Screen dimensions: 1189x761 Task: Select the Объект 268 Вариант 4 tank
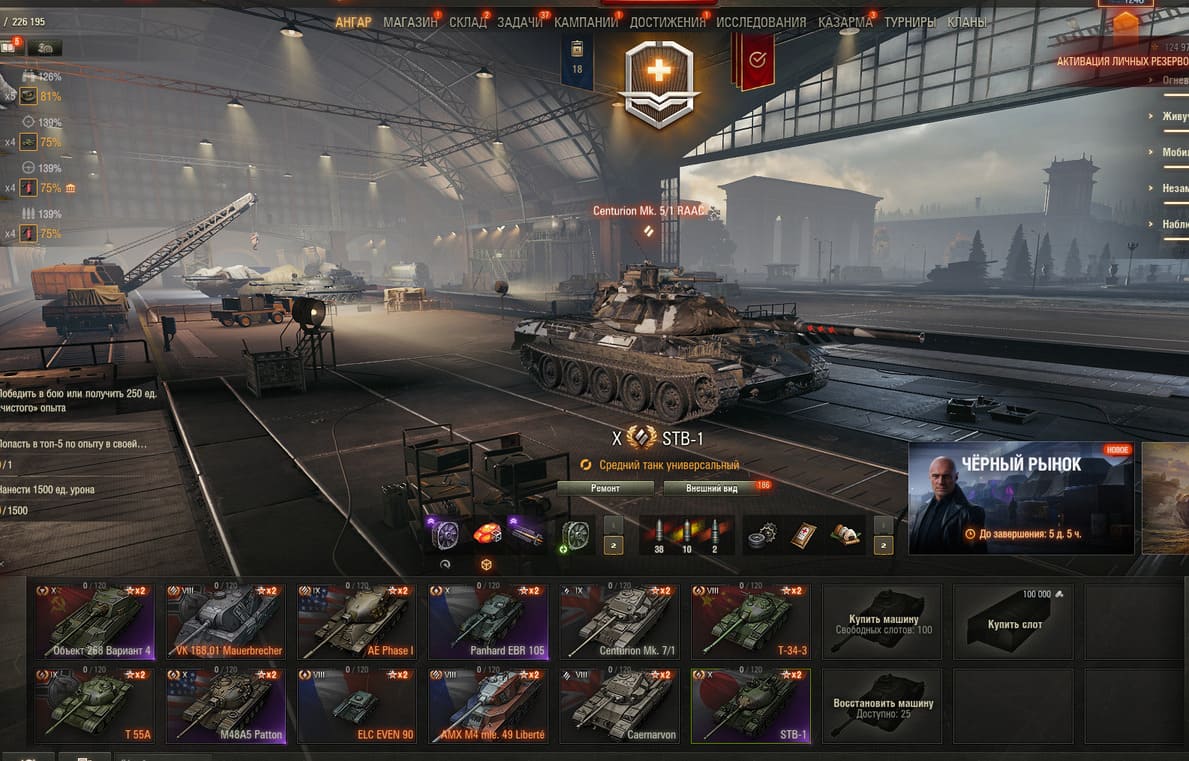point(96,621)
